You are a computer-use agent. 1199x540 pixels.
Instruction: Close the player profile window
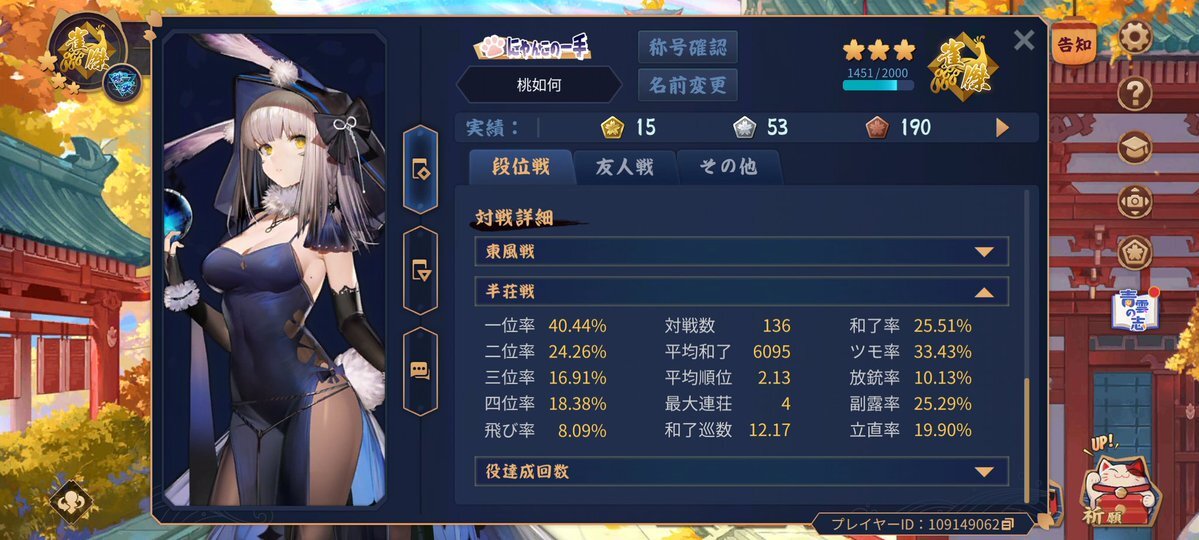(1024, 40)
